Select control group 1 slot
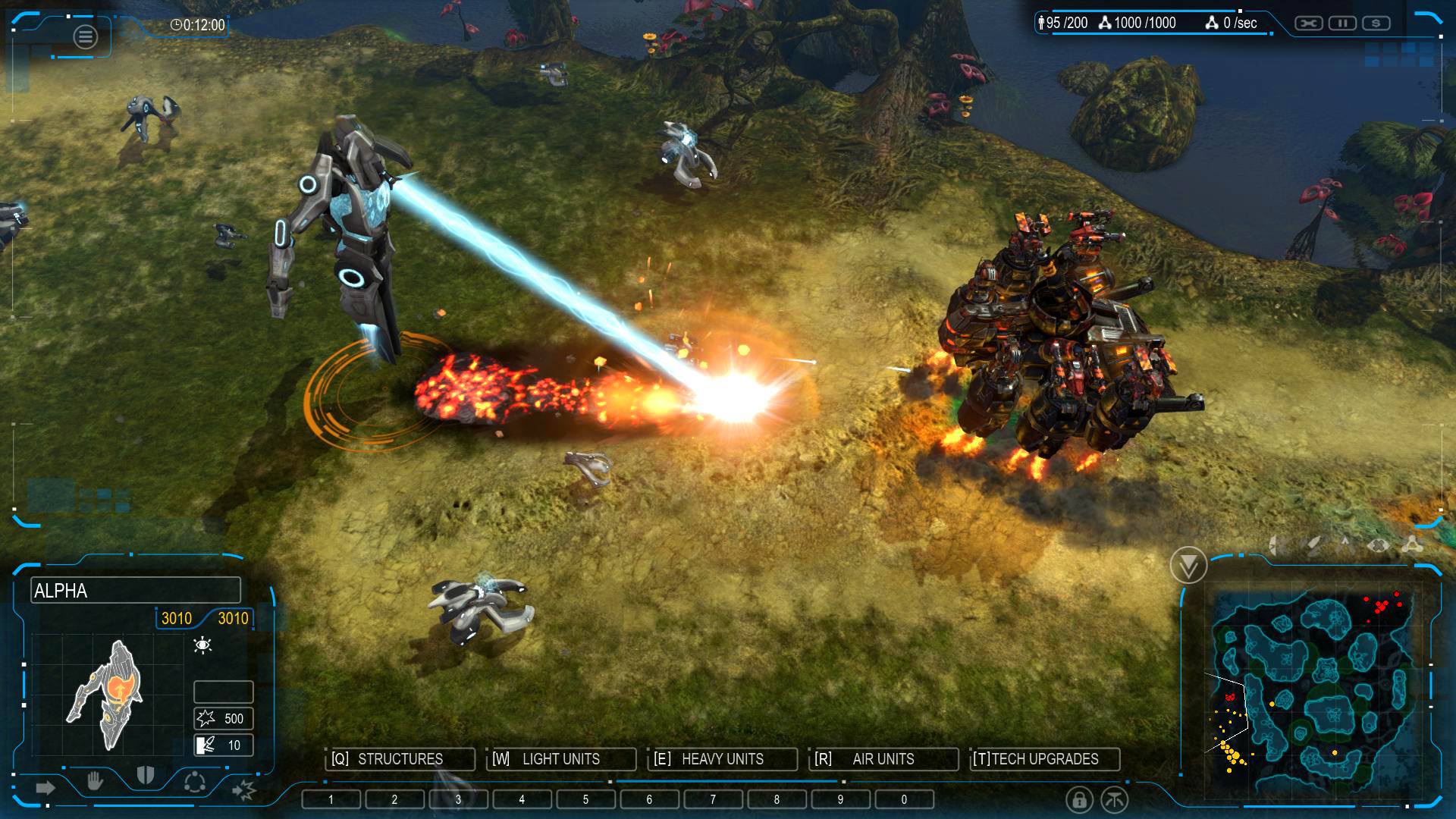The width and height of the screenshot is (1456, 819). click(331, 799)
